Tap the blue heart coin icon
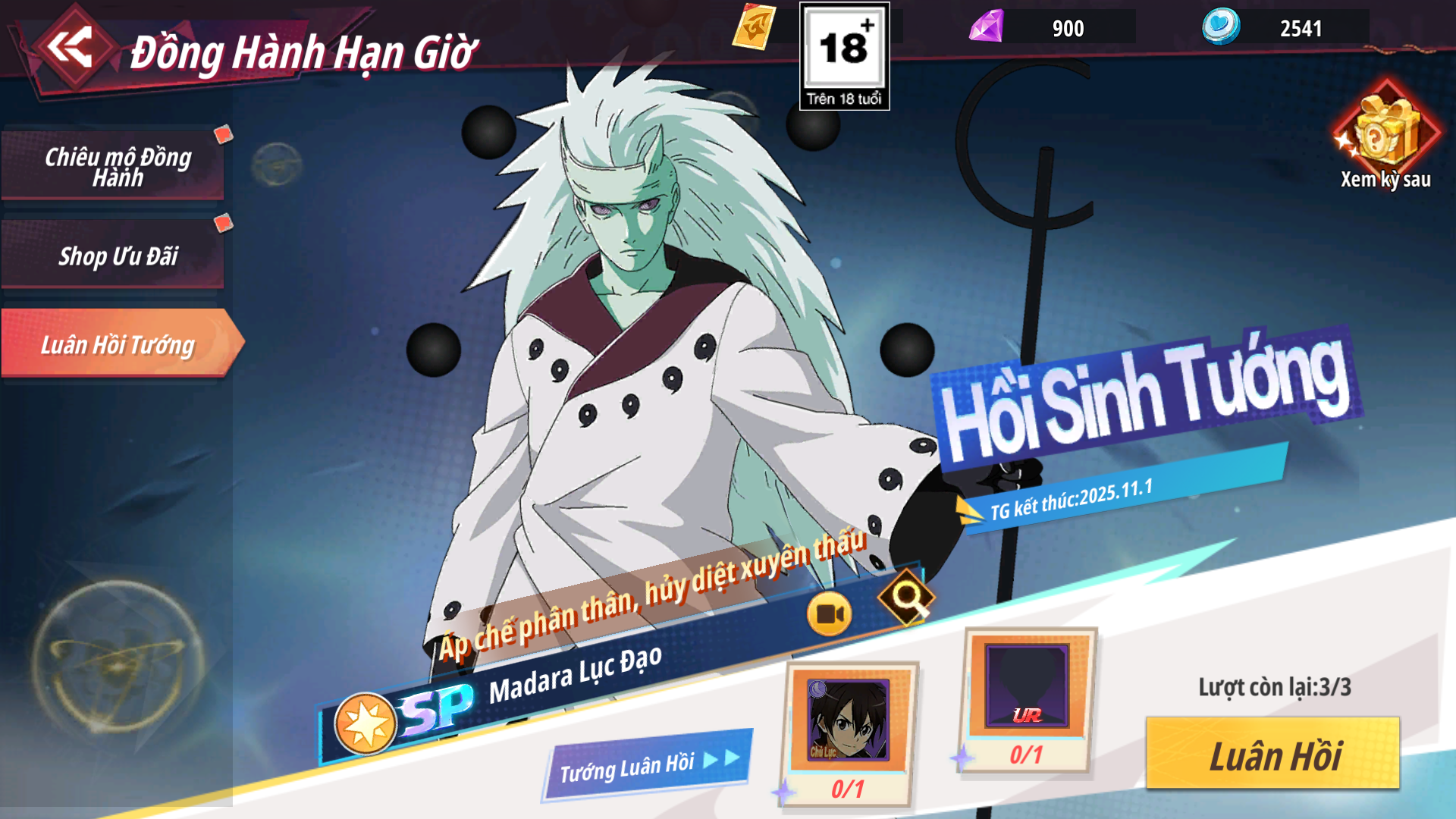1456x819 pixels. [x=1221, y=27]
